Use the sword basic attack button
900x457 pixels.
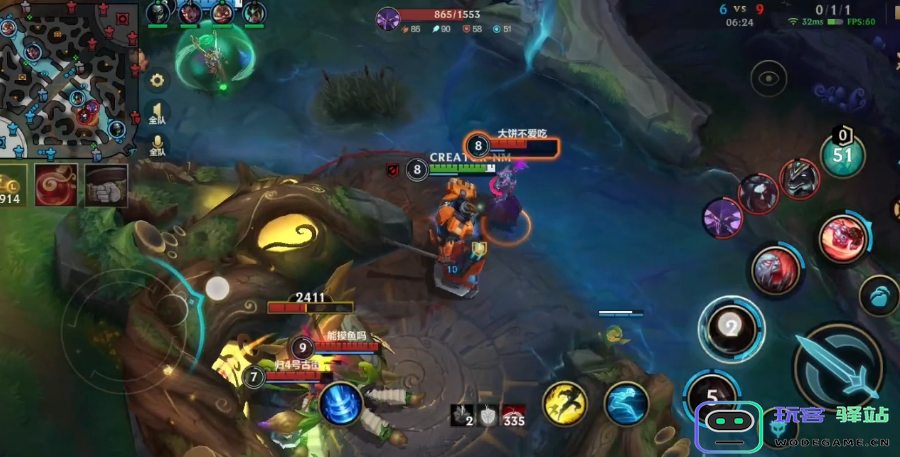[836, 371]
